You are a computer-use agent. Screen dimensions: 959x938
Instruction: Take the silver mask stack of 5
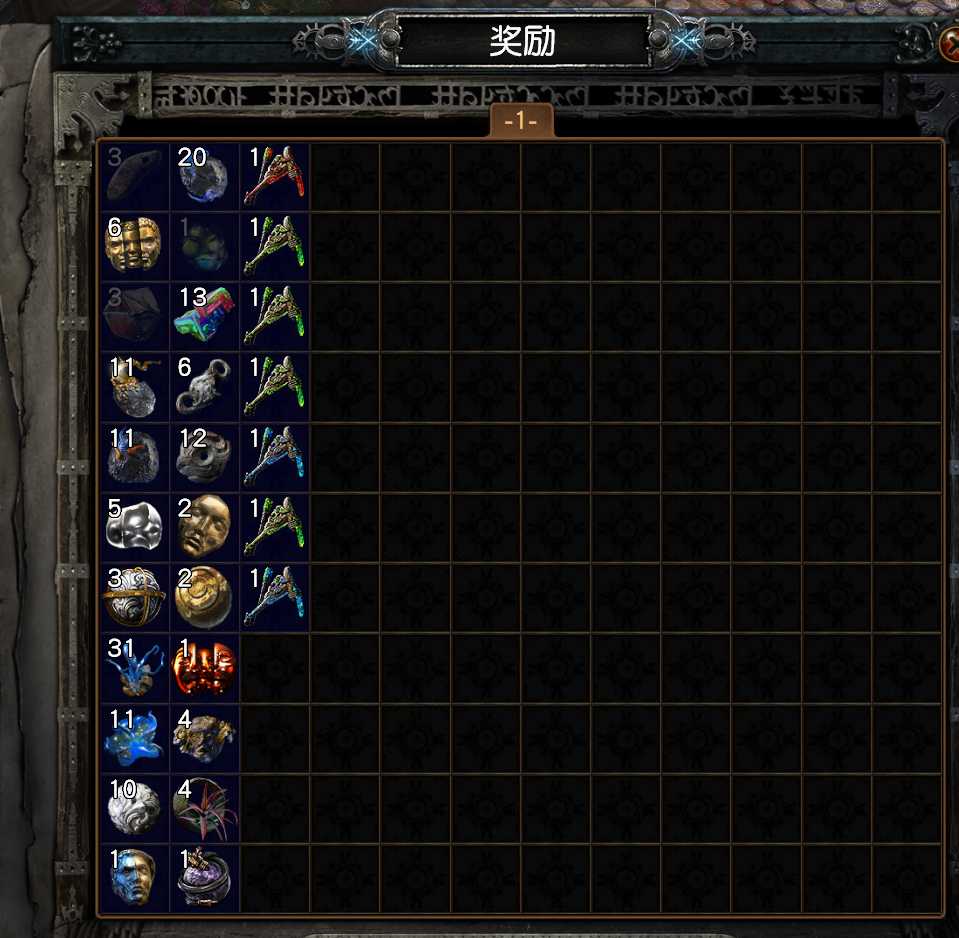click(134, 527)
